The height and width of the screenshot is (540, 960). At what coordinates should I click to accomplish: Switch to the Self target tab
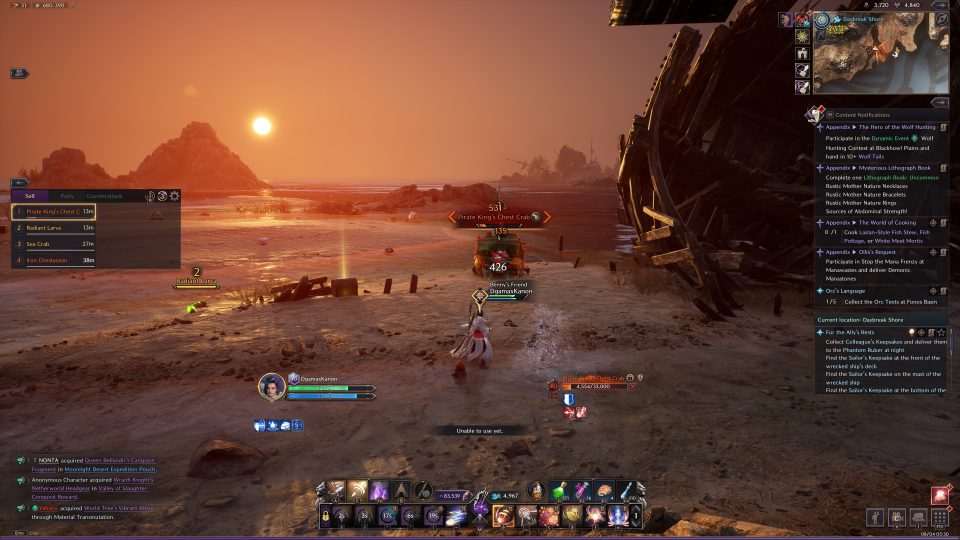(30, 196)
